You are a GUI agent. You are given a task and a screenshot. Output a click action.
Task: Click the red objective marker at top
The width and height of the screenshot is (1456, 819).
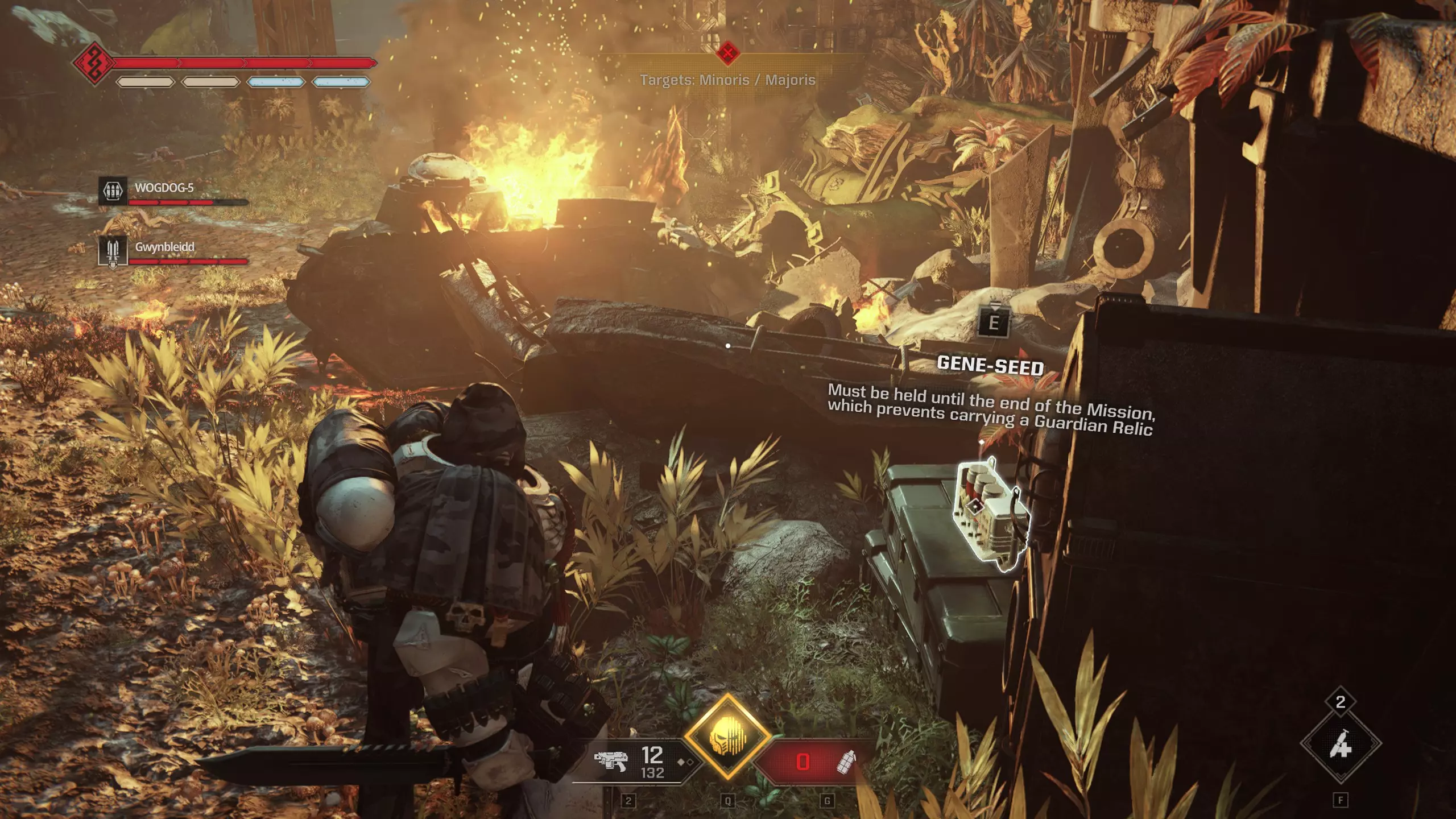[x=727, y=53]
